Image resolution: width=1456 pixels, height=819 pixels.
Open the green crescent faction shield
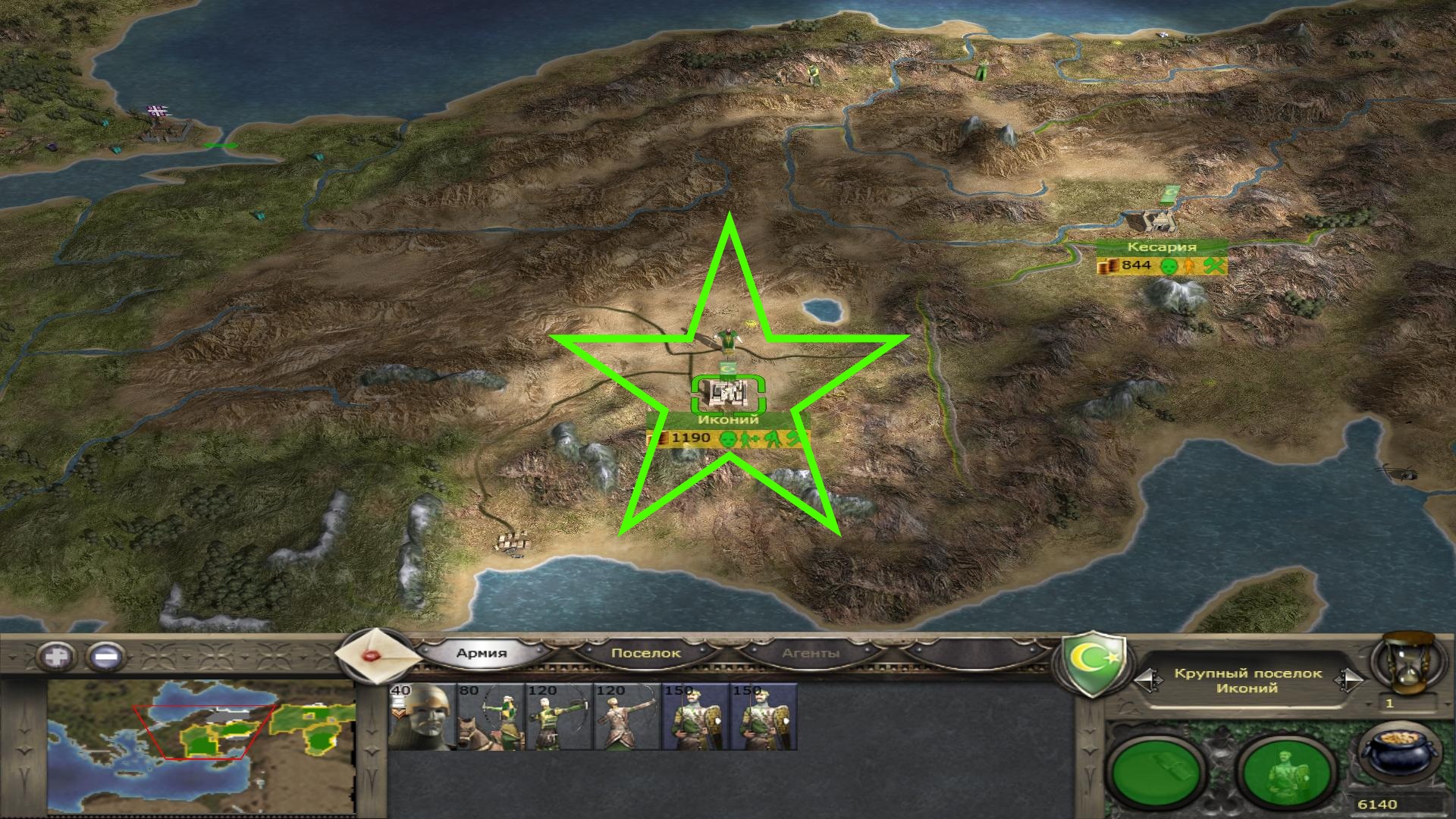1093,665
